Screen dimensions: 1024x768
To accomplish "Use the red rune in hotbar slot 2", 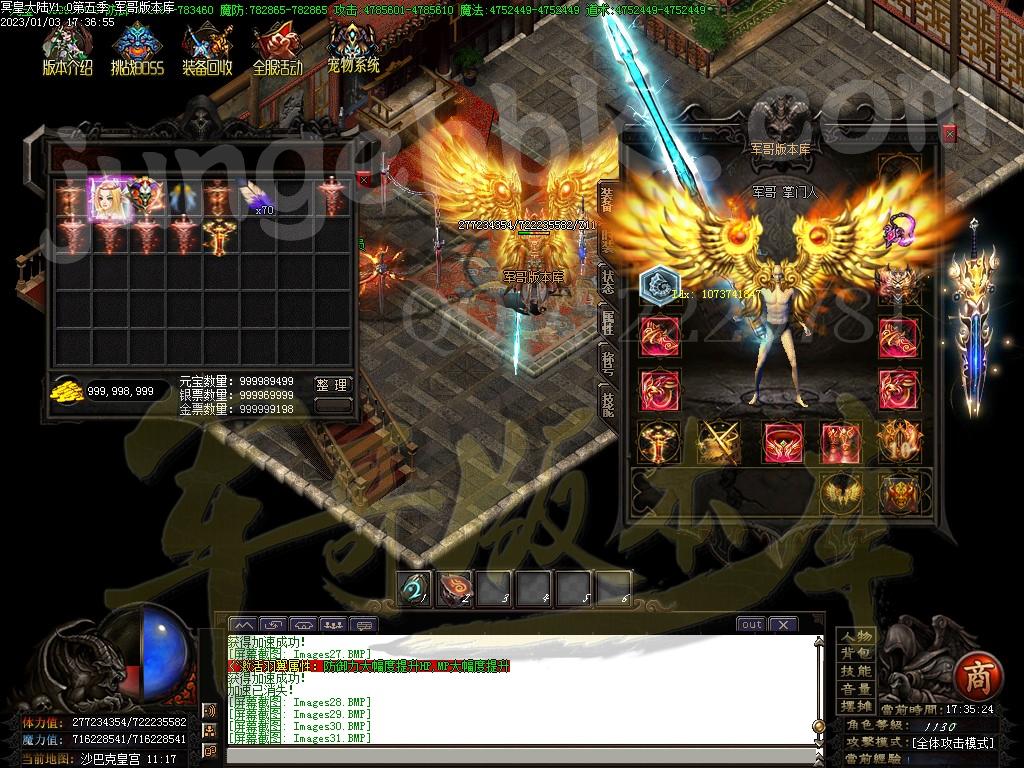I will pyautogui.click(x=454, y=588).
